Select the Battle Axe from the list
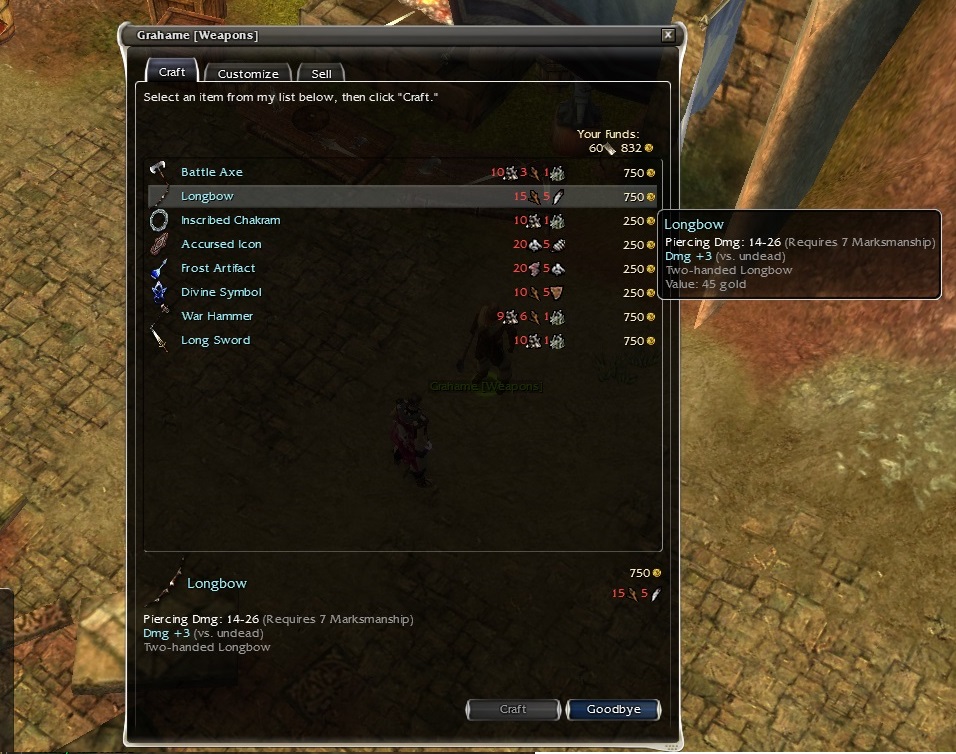This screenshot has height=754, width=956. click(x=212, y=172)
